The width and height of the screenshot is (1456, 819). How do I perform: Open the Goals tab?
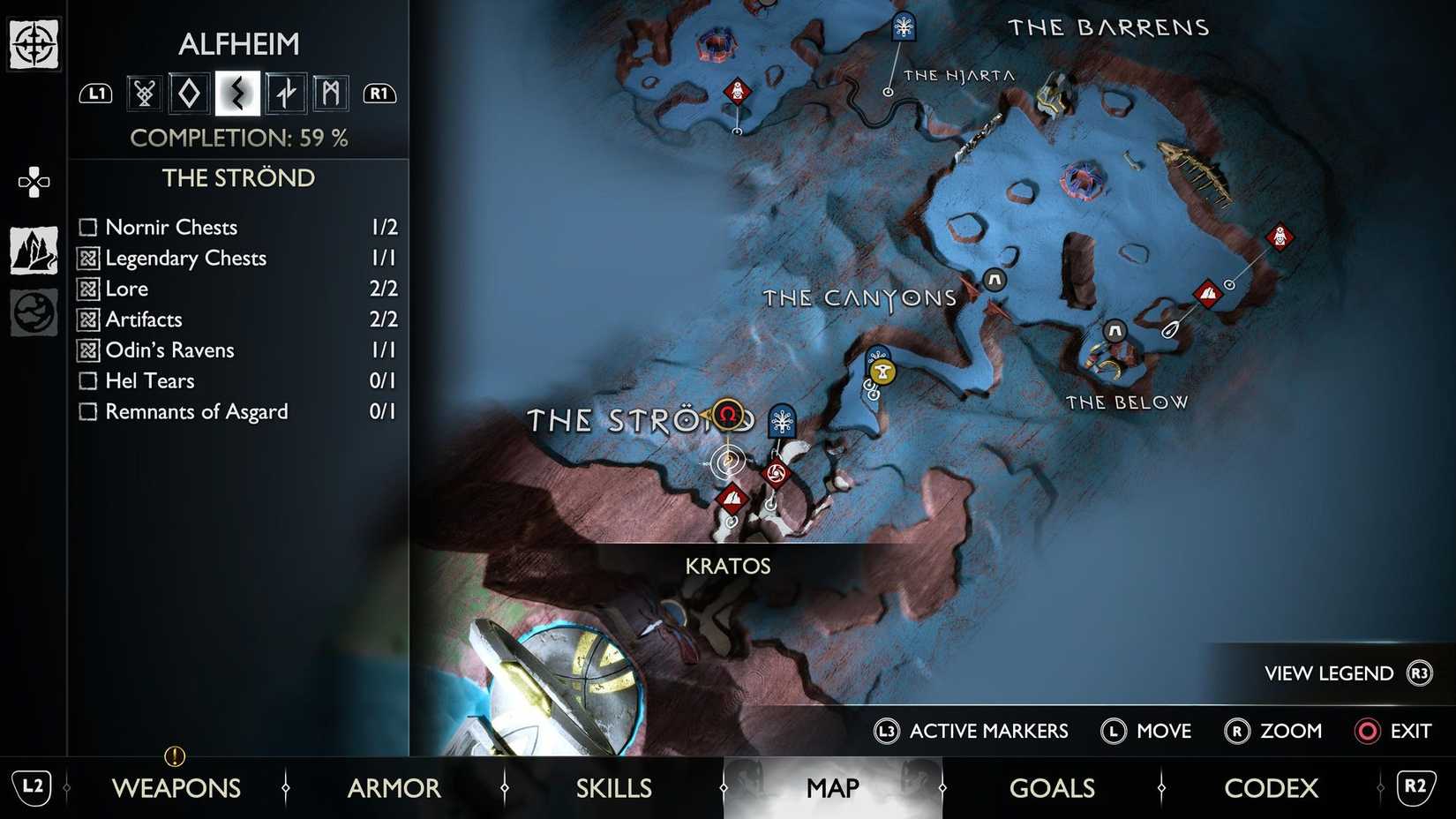[x=1052, y=787]
